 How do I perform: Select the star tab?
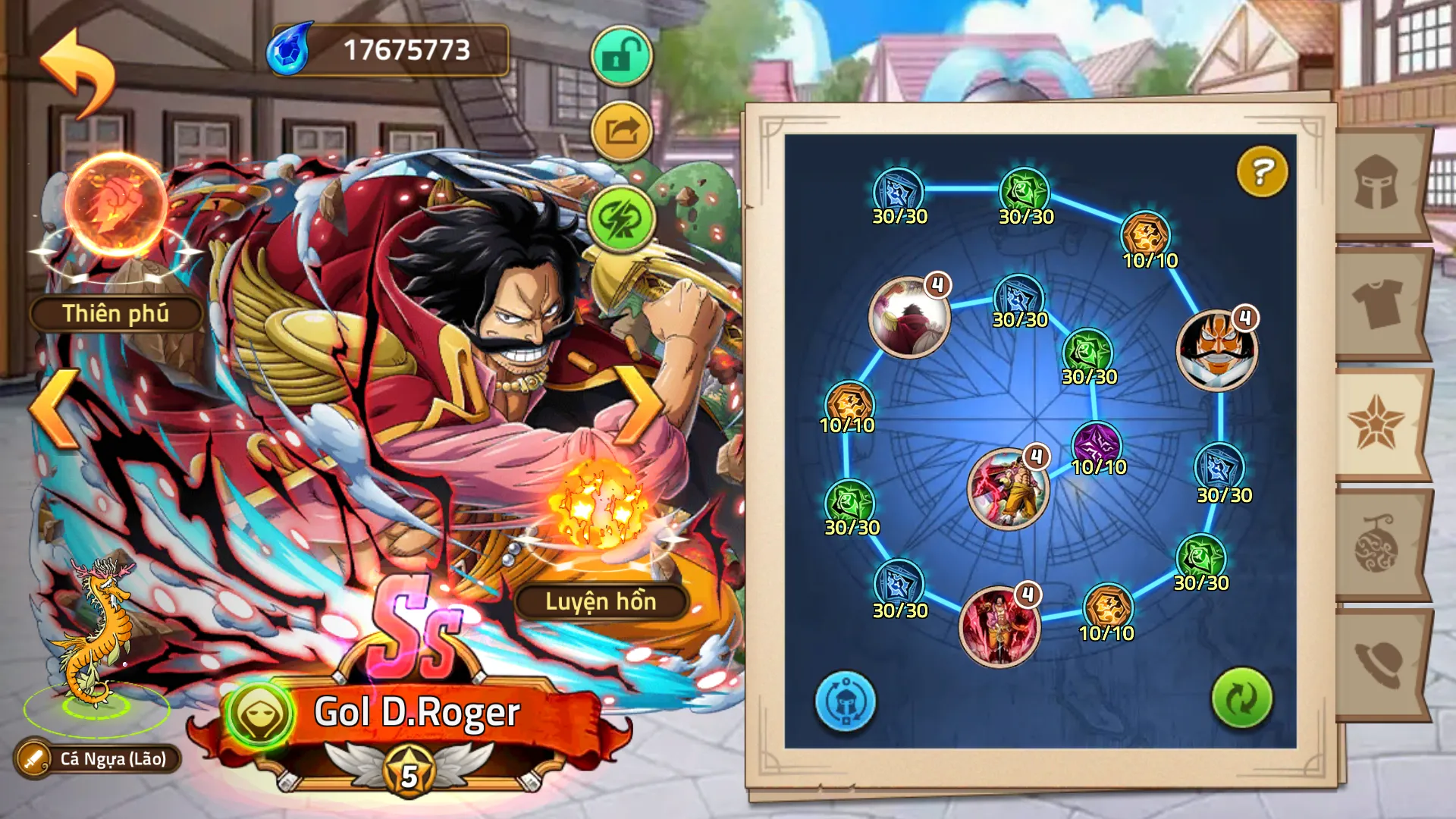click(x=1377, y=423)
